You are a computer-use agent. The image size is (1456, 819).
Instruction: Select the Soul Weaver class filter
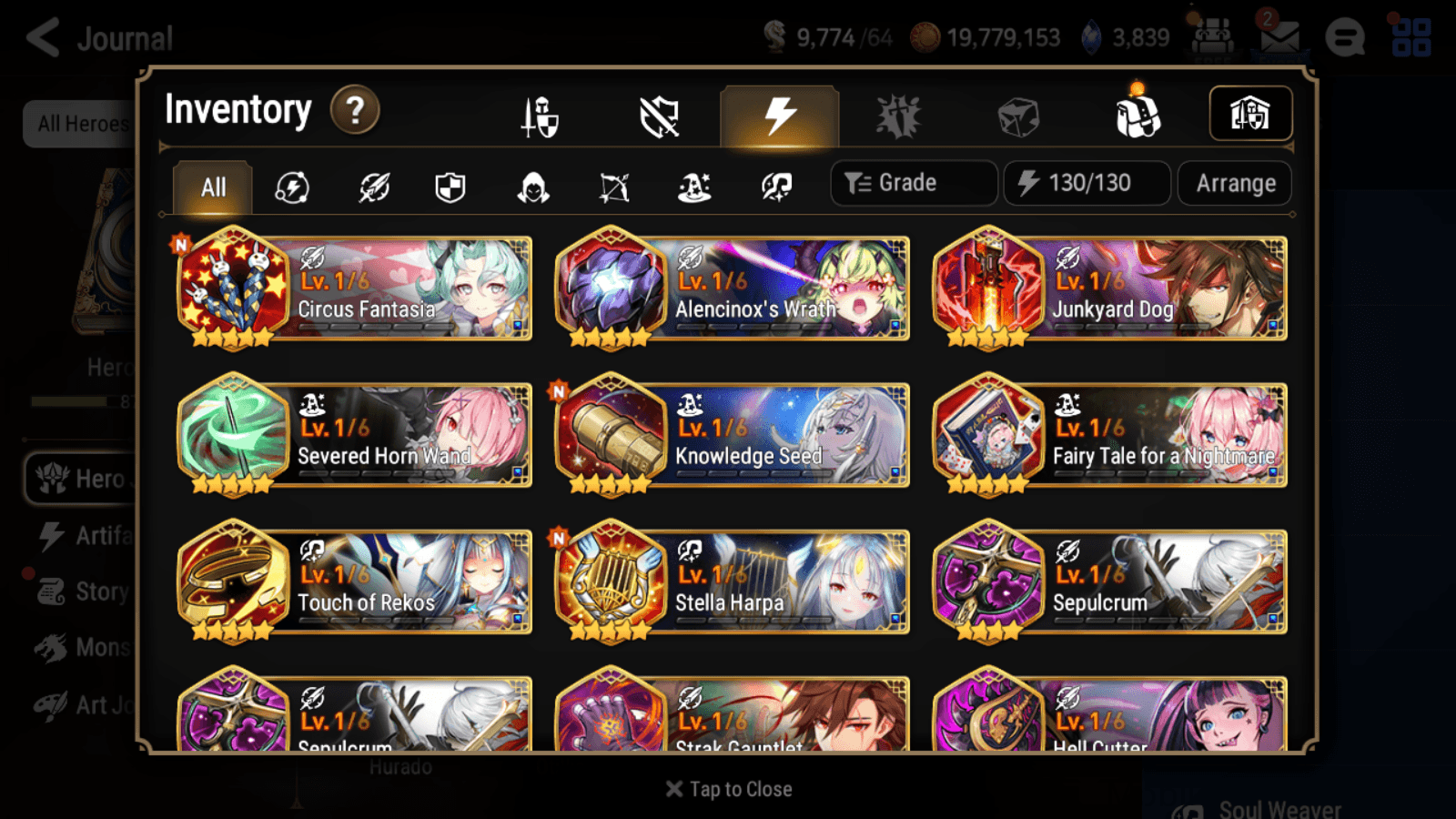point(775,187)
